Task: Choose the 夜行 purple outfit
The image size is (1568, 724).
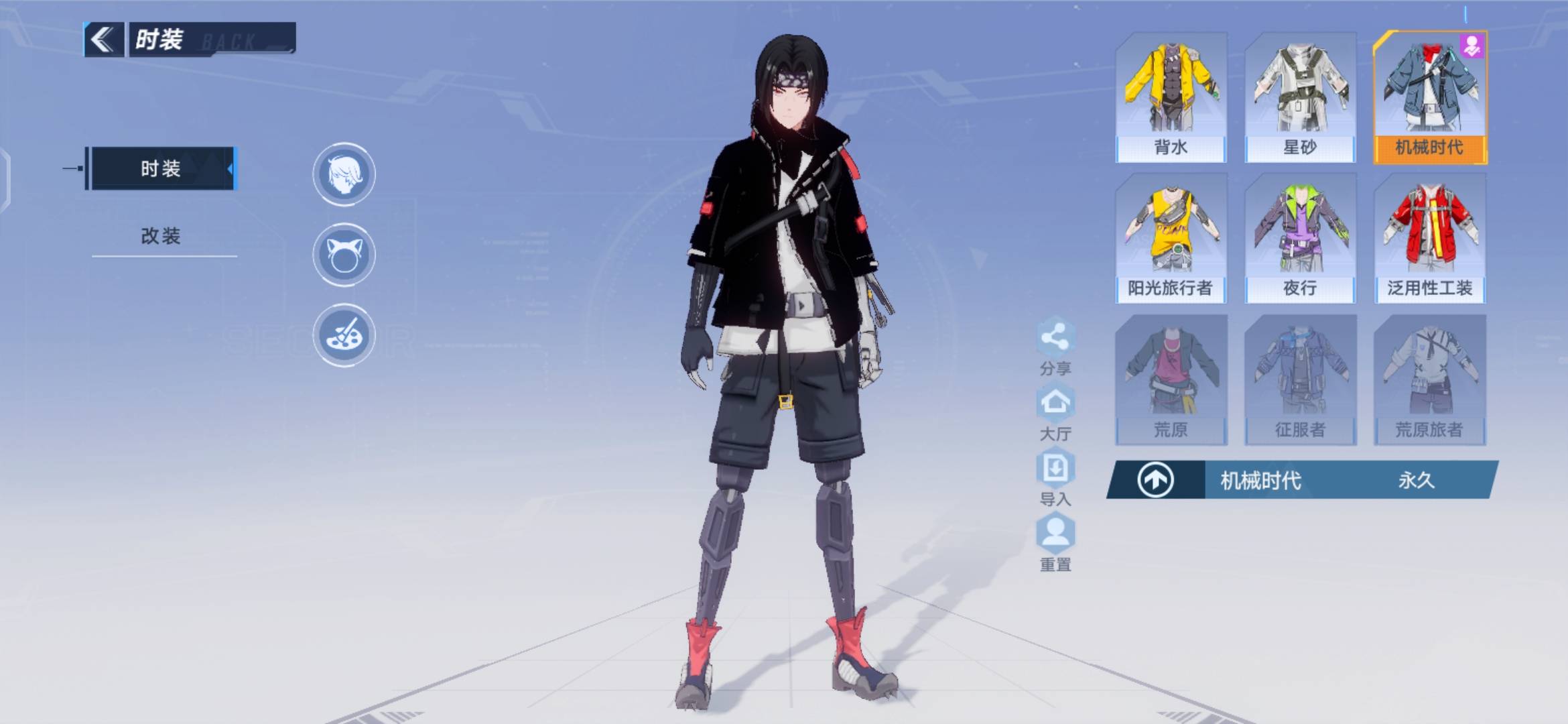Action: point(1300,238)
